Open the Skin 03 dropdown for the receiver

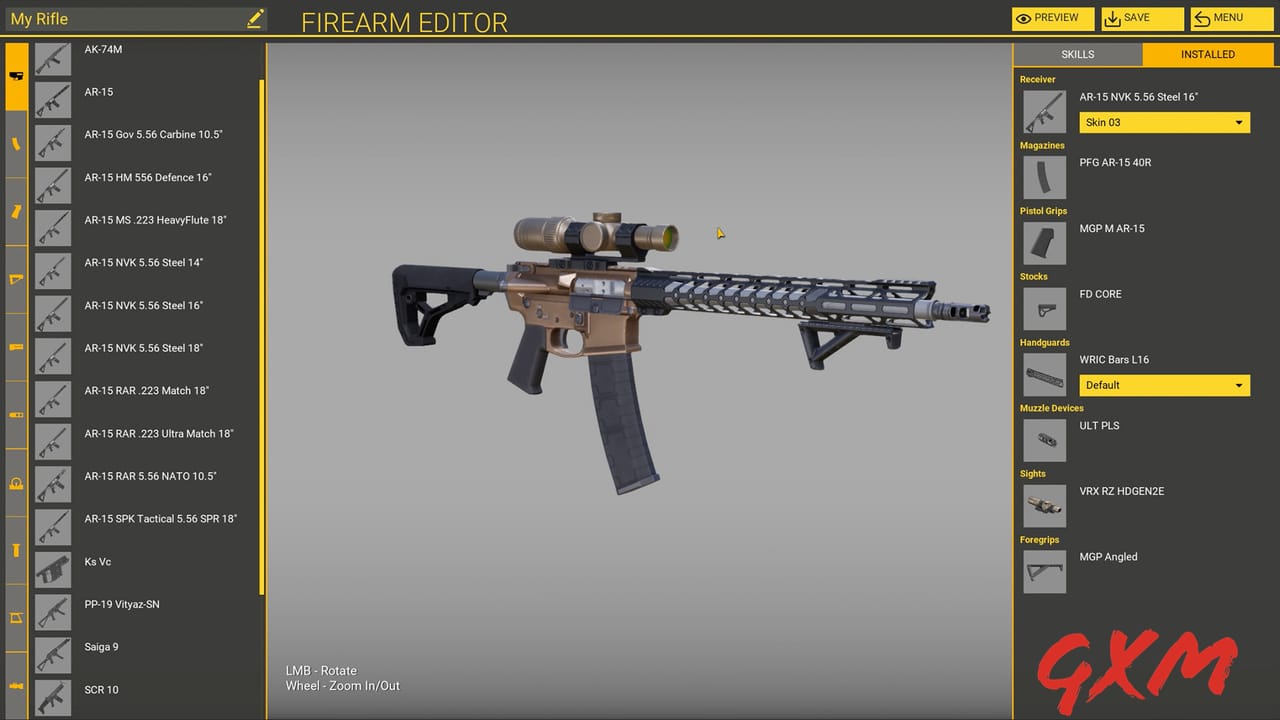pyautogui.click(x=1164, y=122)
